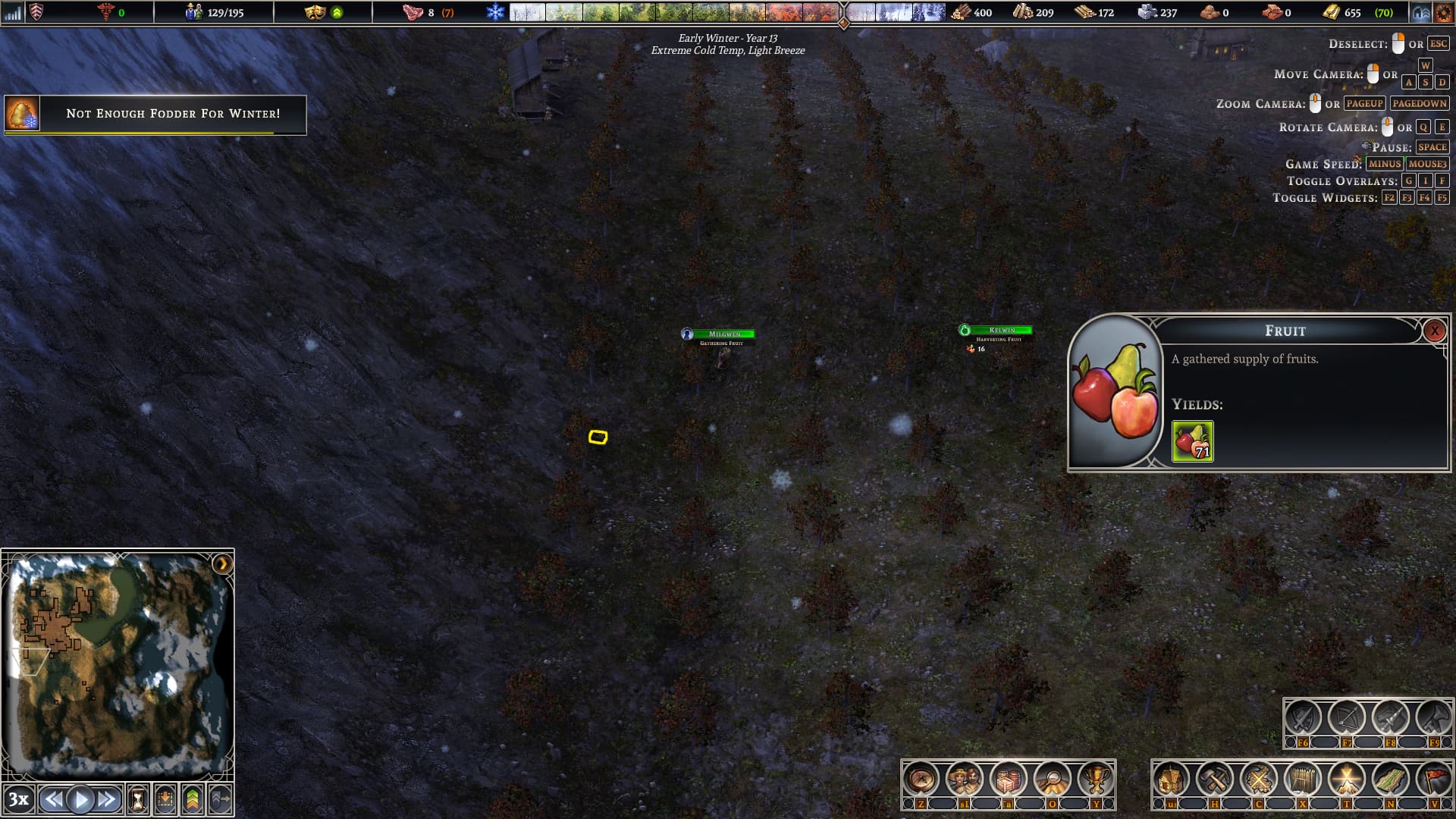Viewport: 1456px width, 819px height.
Task: Open the magnifying glass search tool
Action: point(1053,779)
